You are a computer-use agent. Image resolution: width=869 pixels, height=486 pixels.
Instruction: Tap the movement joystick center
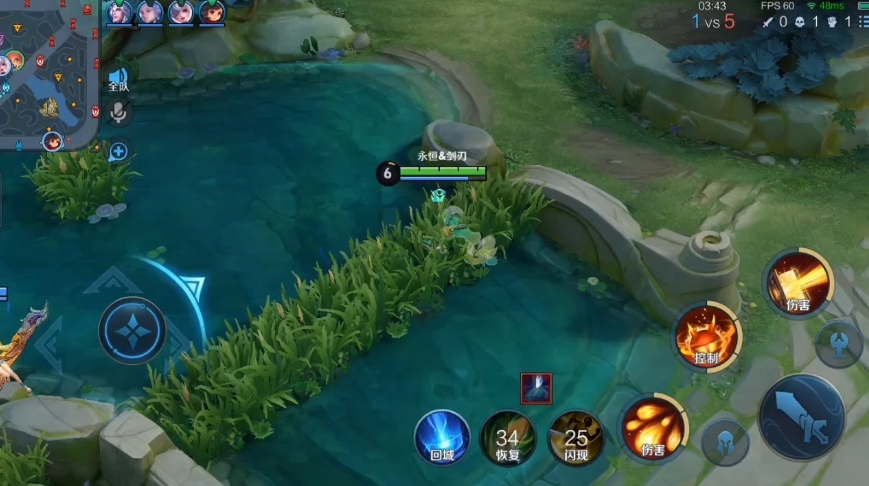click(x=132, y=330)
